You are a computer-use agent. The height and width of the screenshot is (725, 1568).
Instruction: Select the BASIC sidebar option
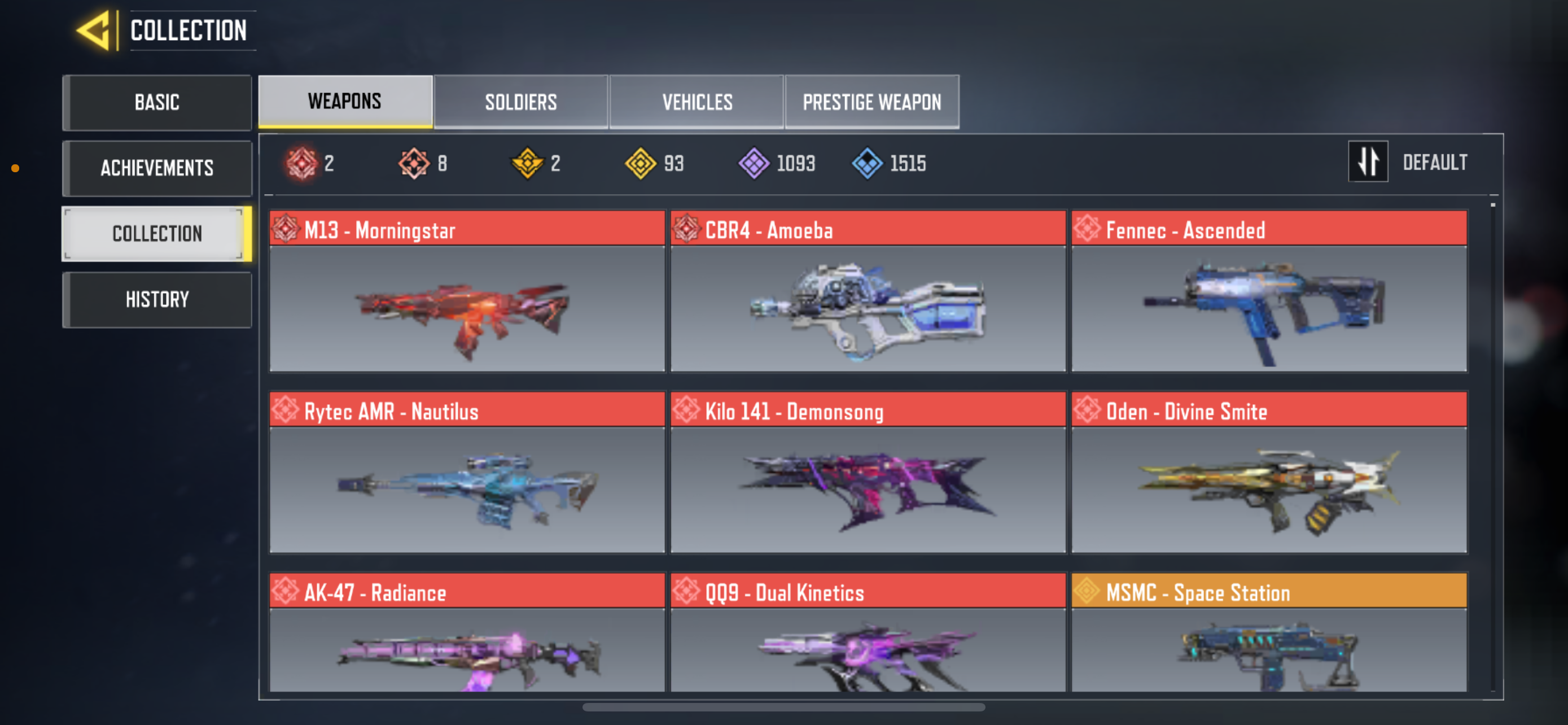click(156, 102)
